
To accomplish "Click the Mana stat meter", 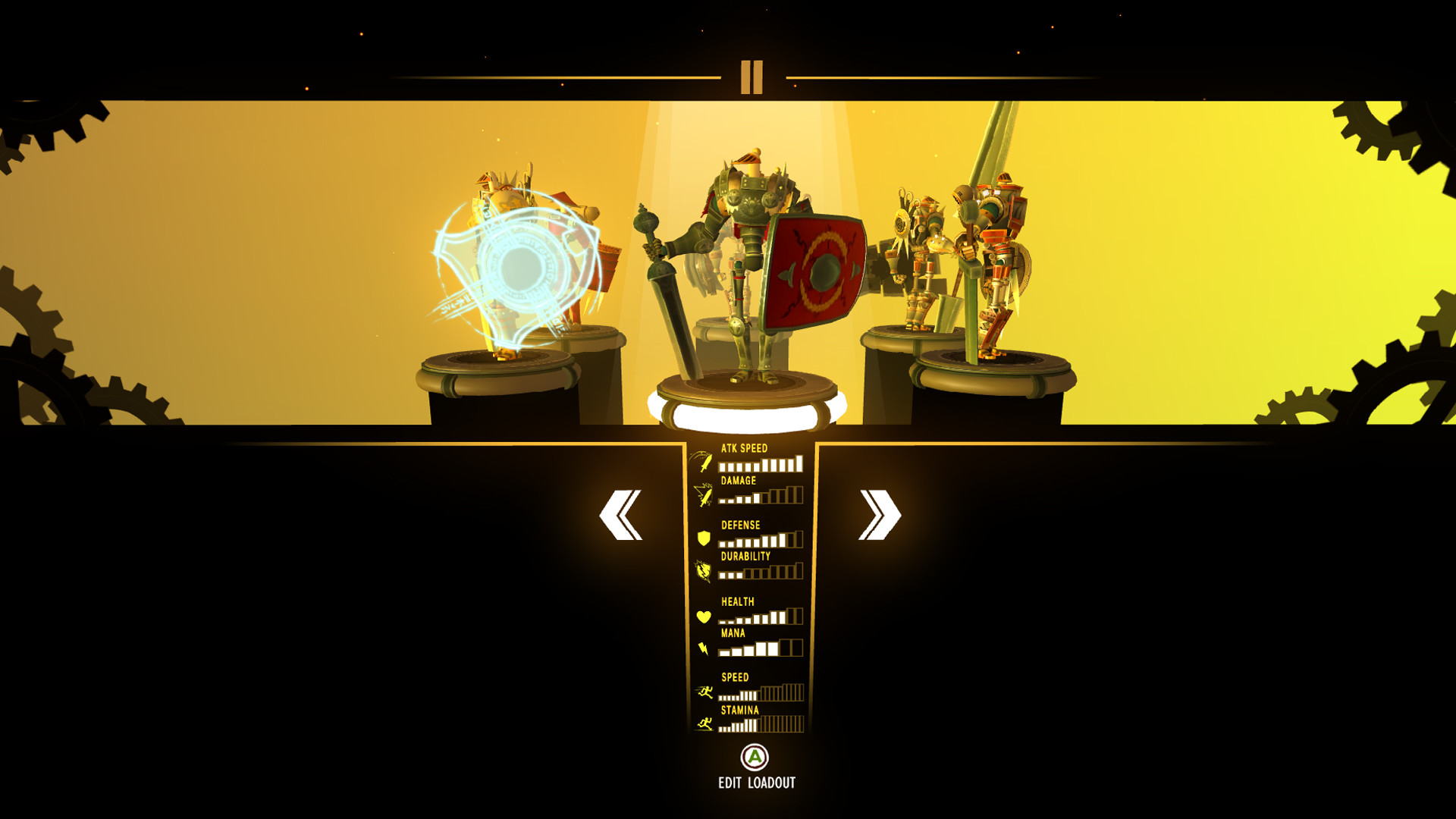I will [x=758, y=649].
